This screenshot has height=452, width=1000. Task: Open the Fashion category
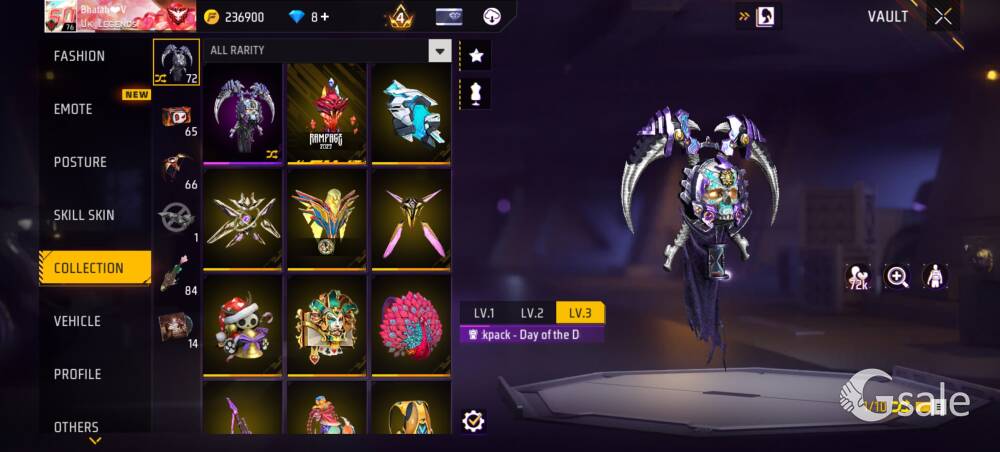(x=80, y=57)
